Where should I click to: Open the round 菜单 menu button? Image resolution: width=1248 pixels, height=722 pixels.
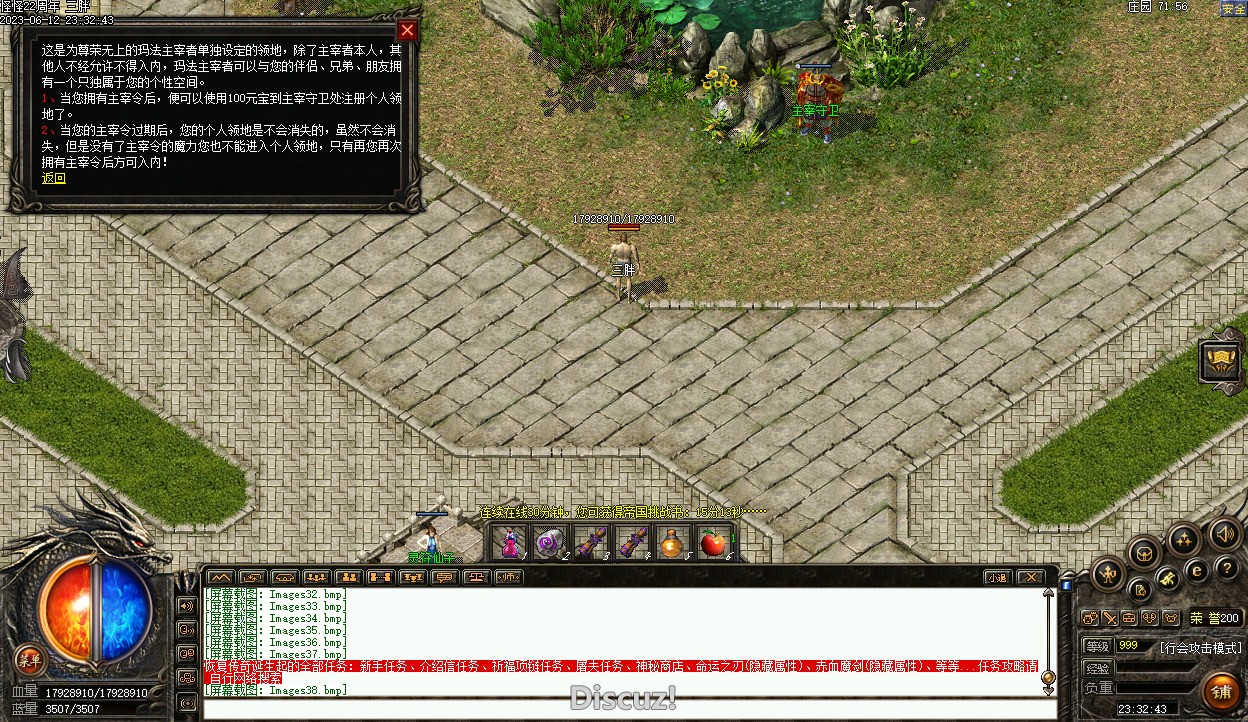coord(29,659)
